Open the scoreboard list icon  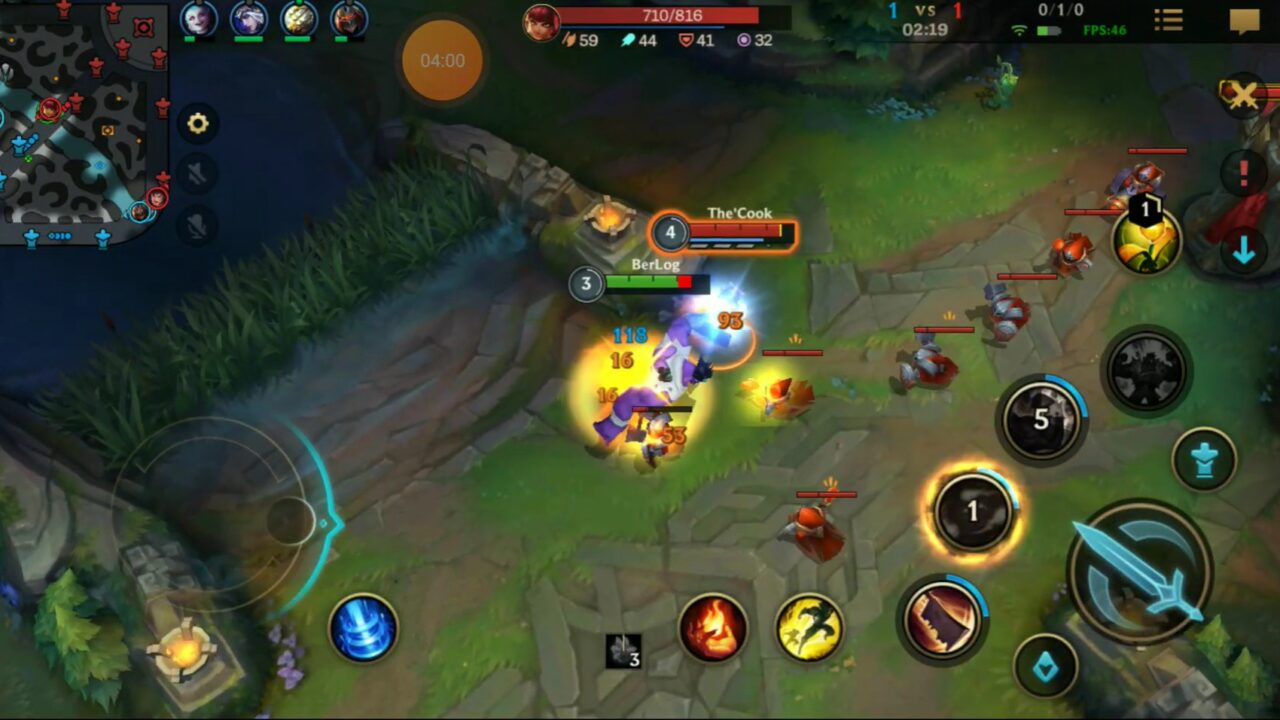coord(1167,22)
